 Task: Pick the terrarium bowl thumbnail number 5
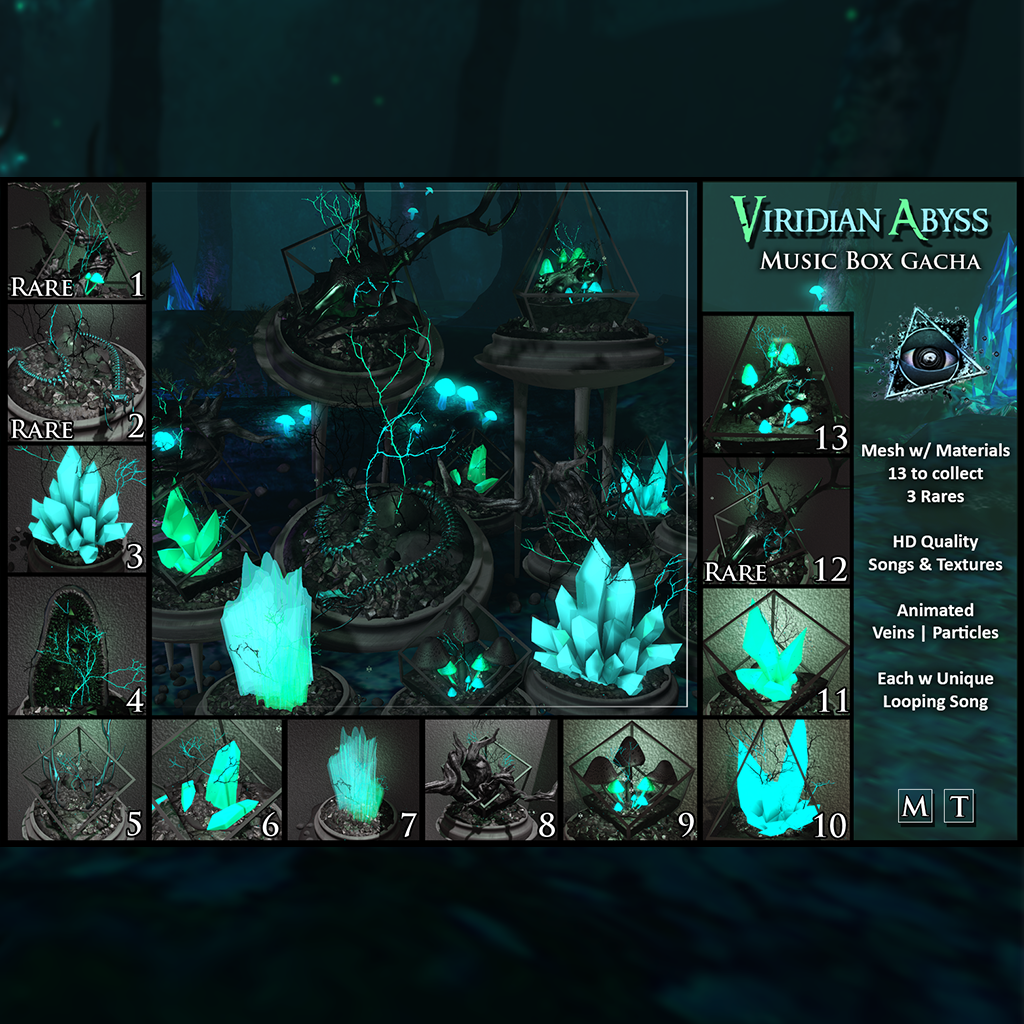77,780
